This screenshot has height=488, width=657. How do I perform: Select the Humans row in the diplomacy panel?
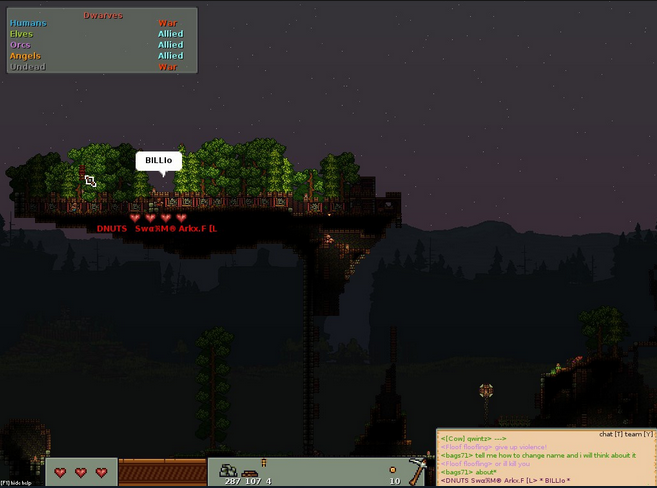pos(29,23)
